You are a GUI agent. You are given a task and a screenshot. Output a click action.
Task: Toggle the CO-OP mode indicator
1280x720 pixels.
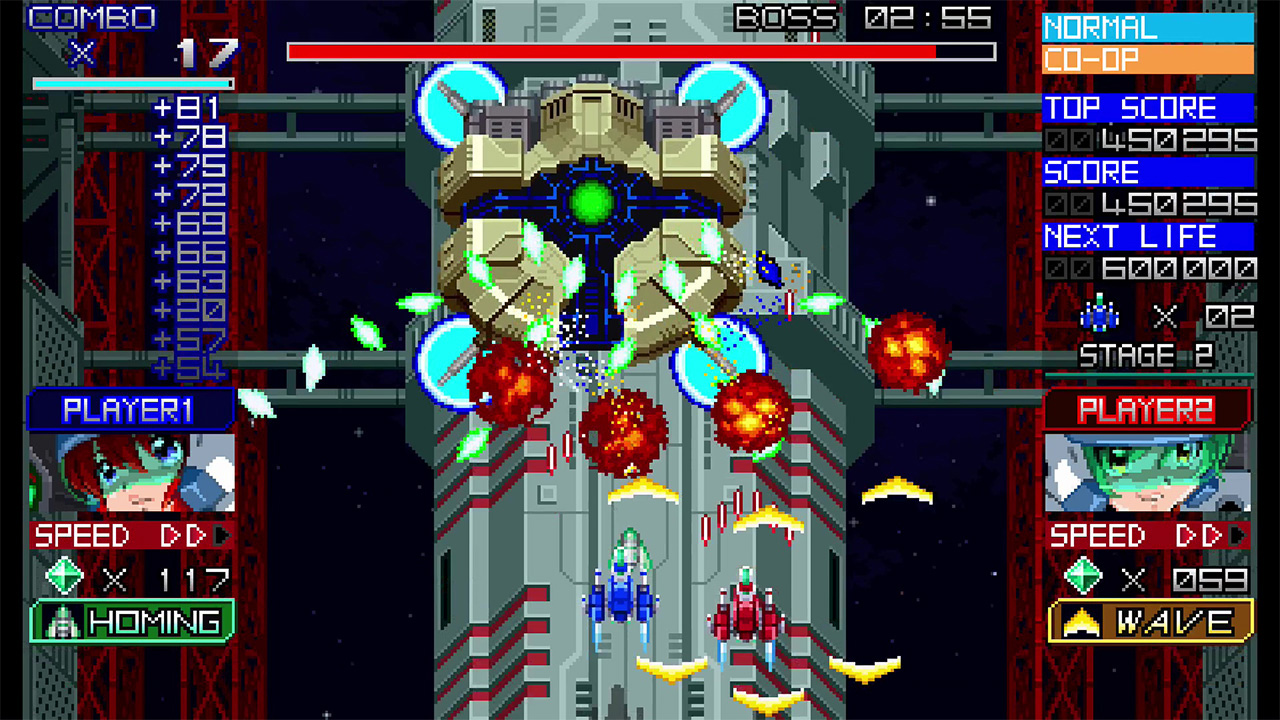[1148, 58]
